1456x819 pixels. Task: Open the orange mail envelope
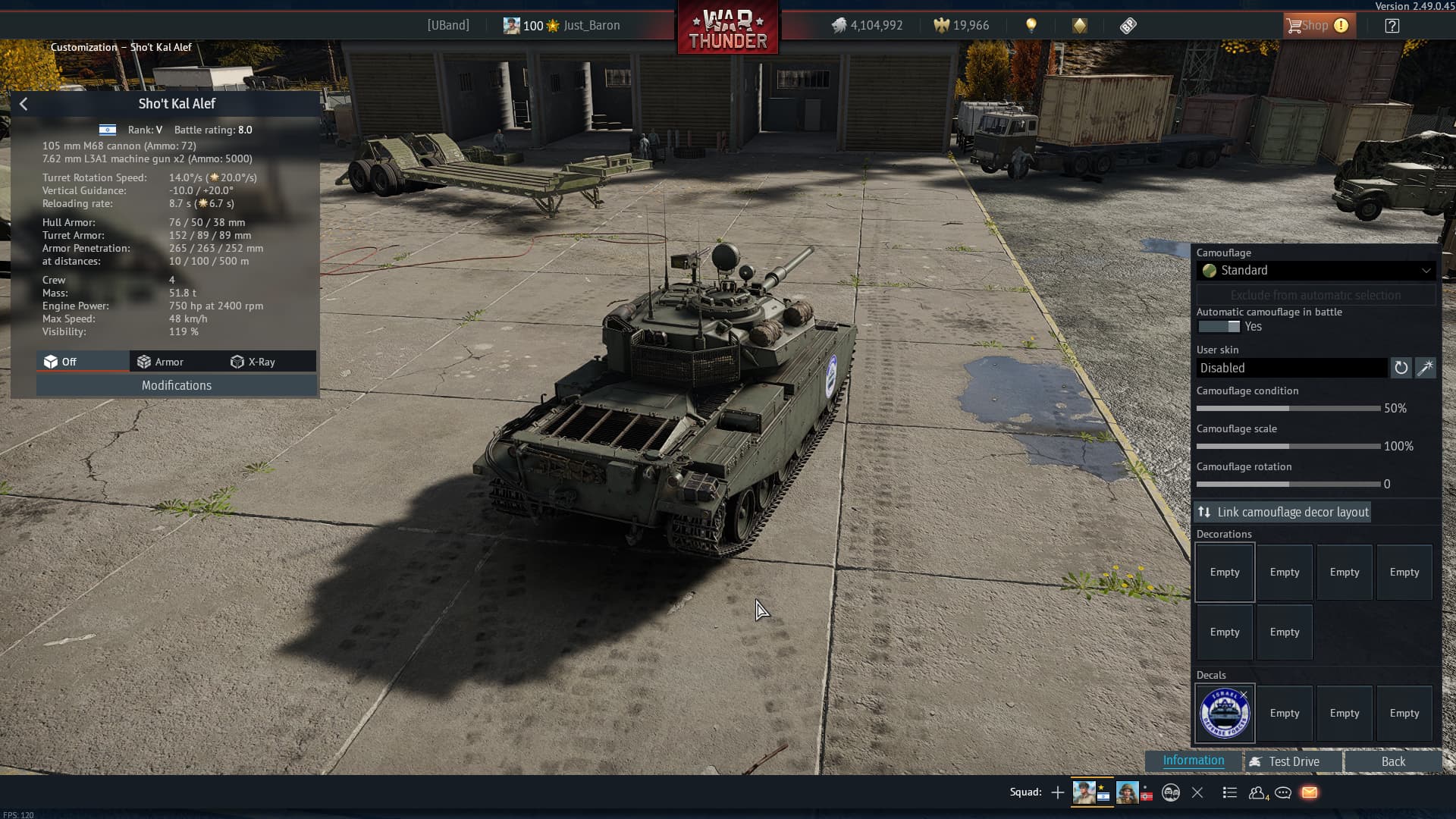tap(1310, 792)
